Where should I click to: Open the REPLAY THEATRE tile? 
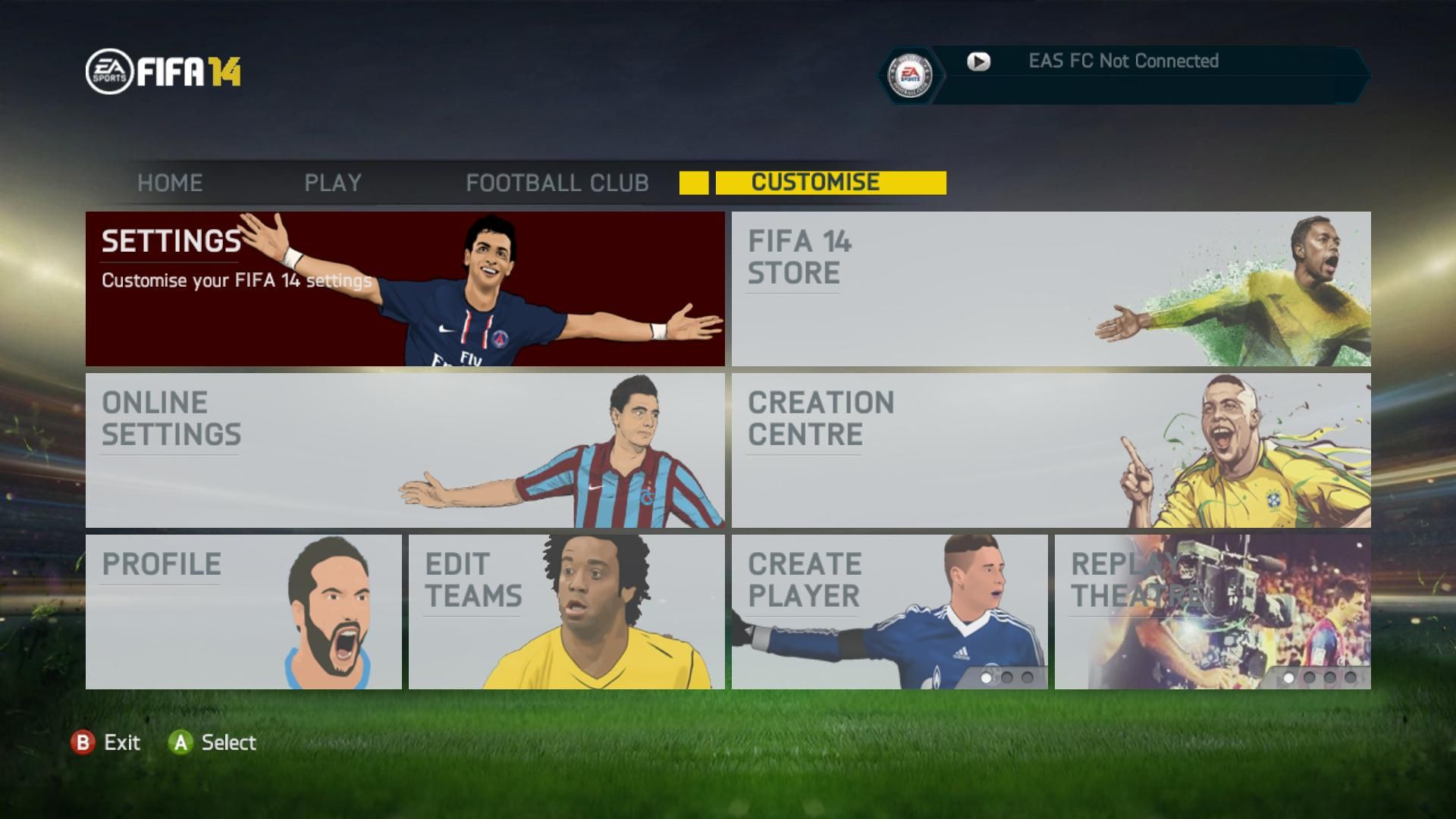tap(1213, 612)
